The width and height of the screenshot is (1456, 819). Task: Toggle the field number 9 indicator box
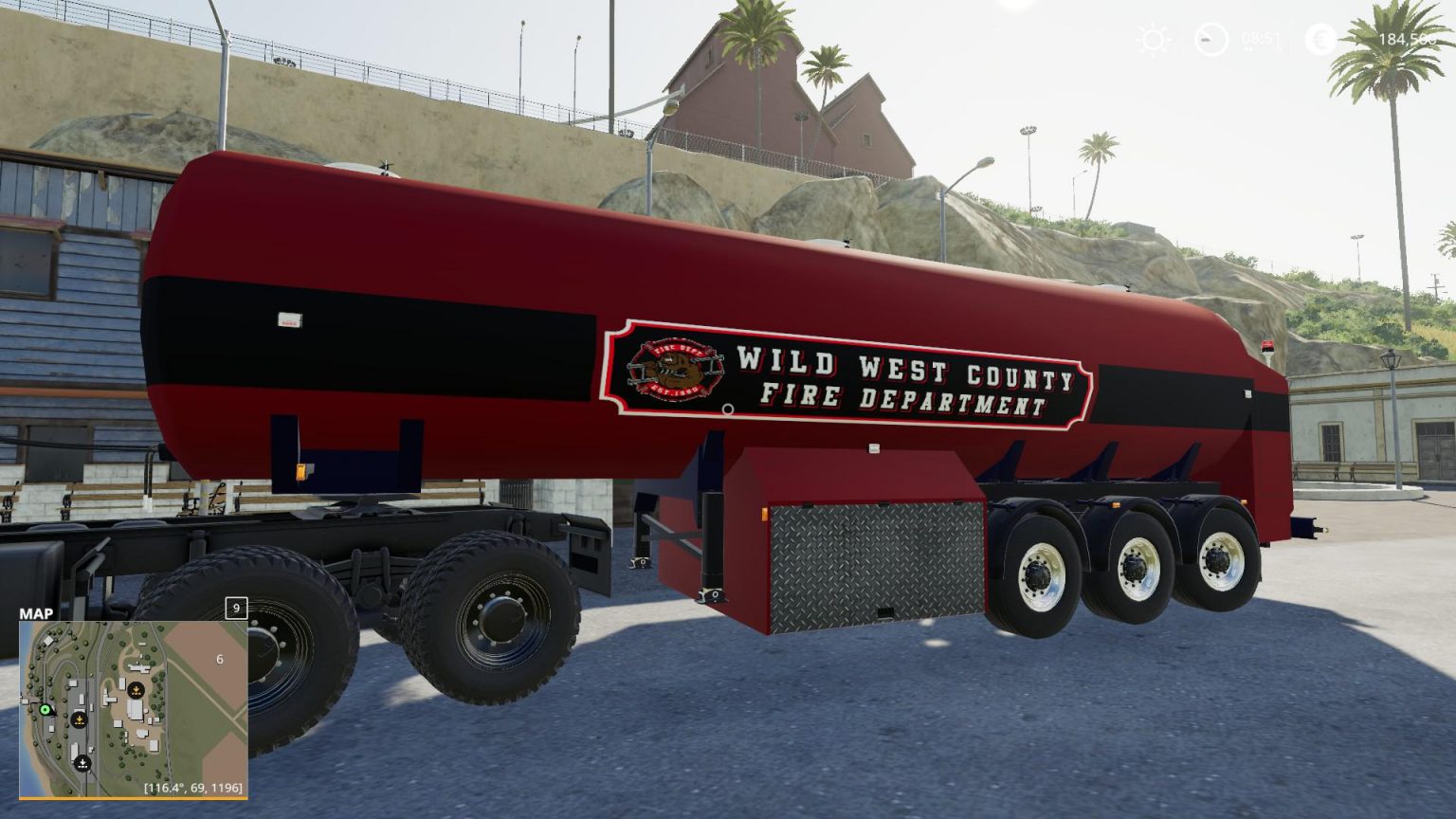(236, 608)
